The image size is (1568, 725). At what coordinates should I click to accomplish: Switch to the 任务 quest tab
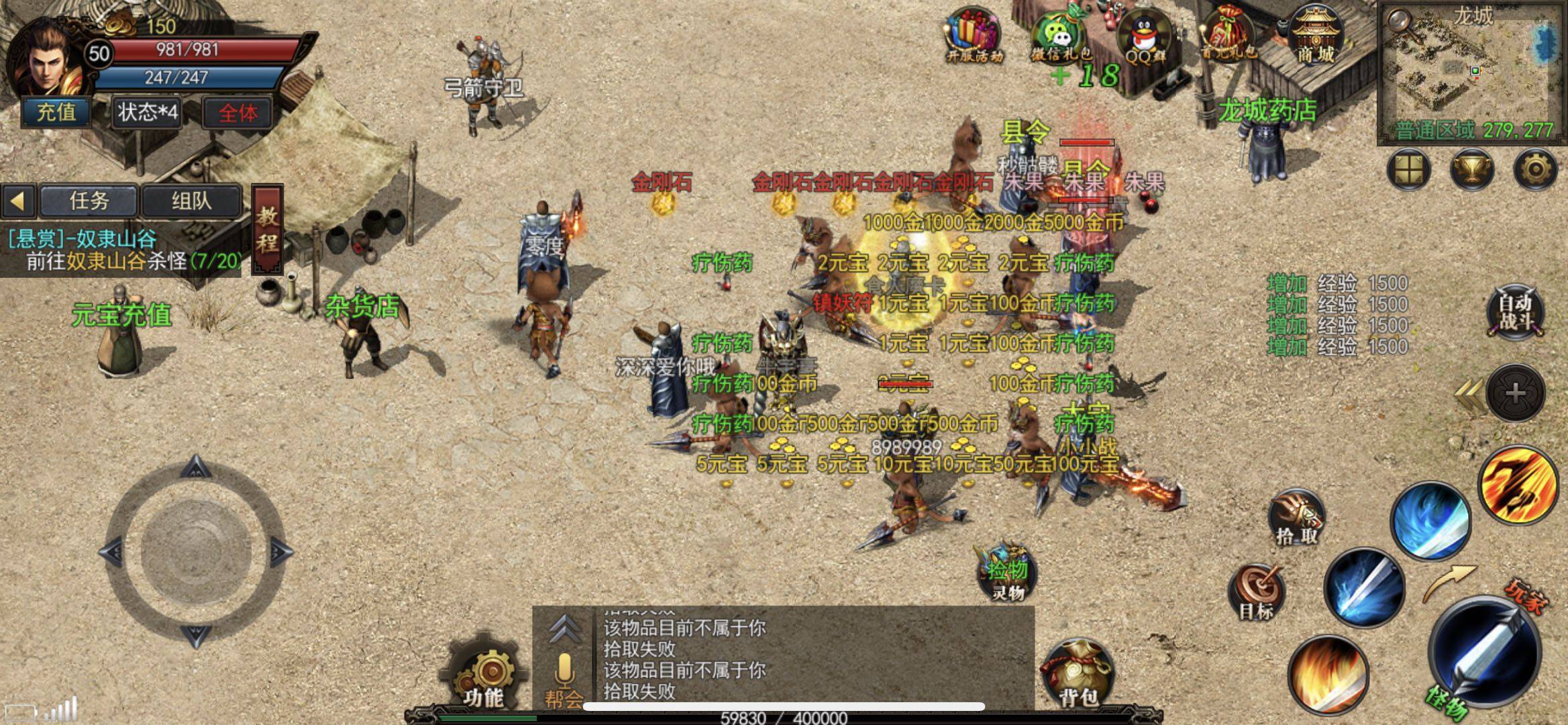point(89,200)
